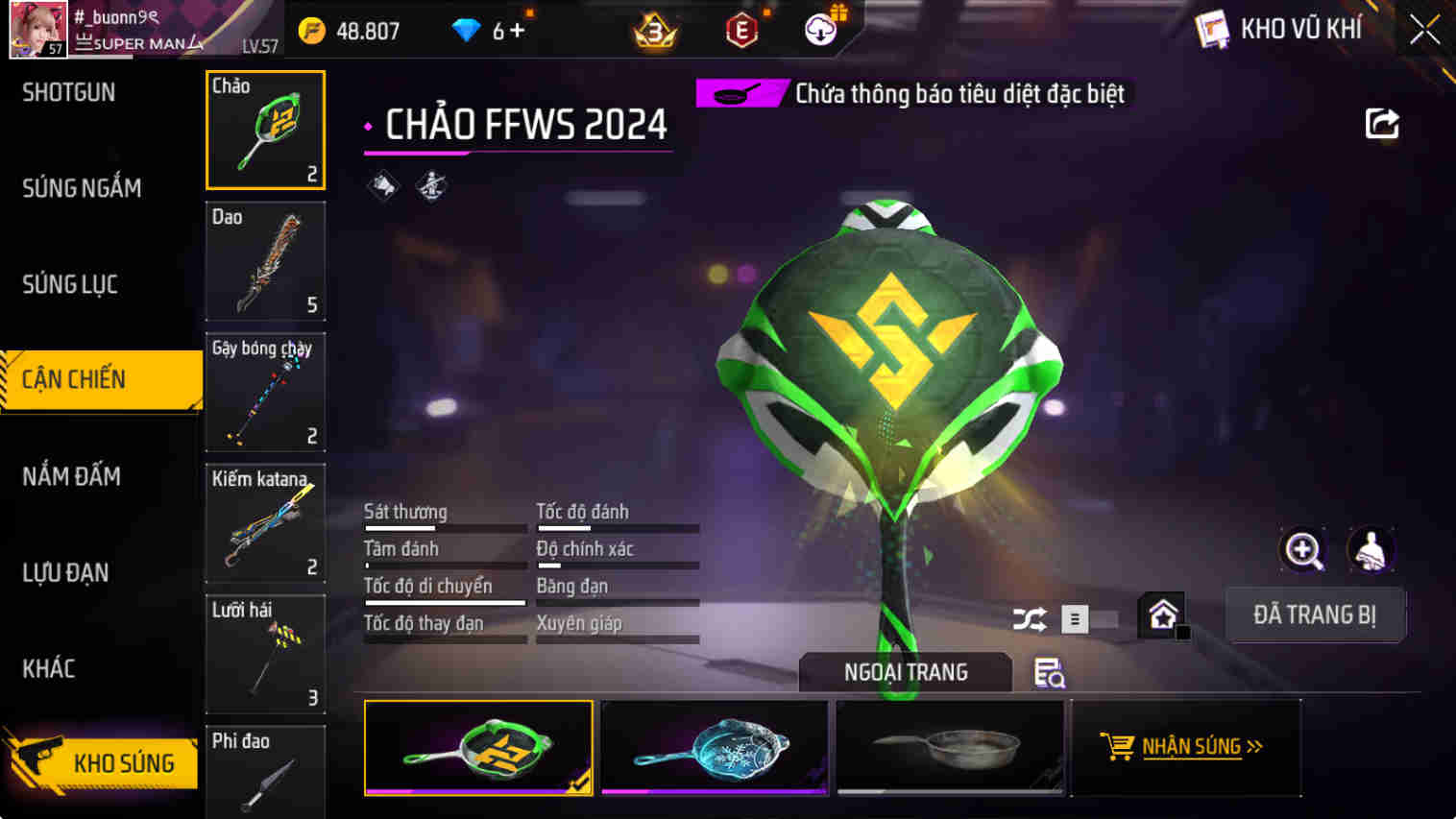This screenshot has height=819, width=1456.
Task: Select the shuffle icon near the pan preview
Action: [x=1031, y=620]
